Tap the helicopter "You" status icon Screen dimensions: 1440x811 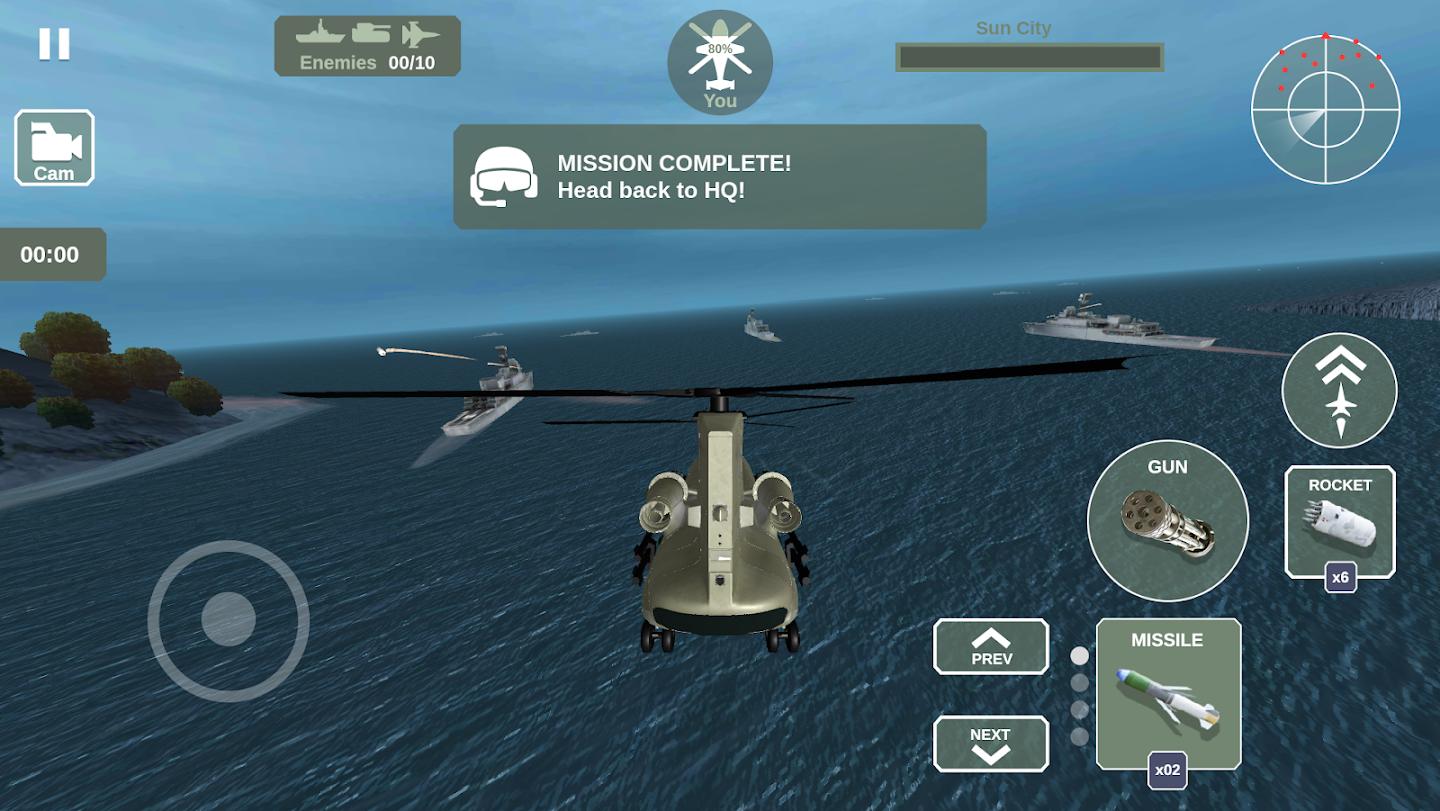pos(720,62)
